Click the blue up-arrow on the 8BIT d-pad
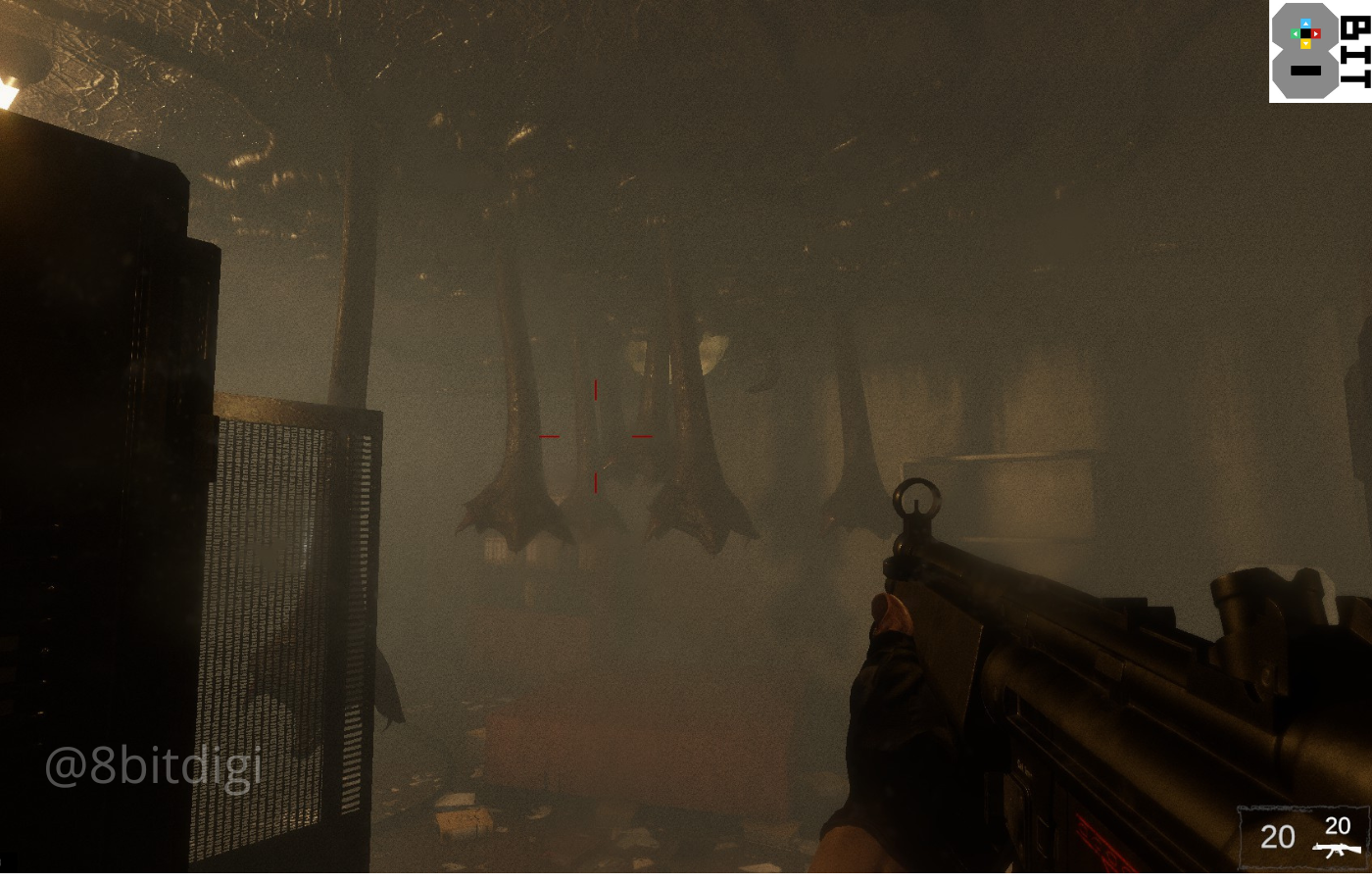The width and height of the screenshot is (1372, 882). coord(1305,24)
